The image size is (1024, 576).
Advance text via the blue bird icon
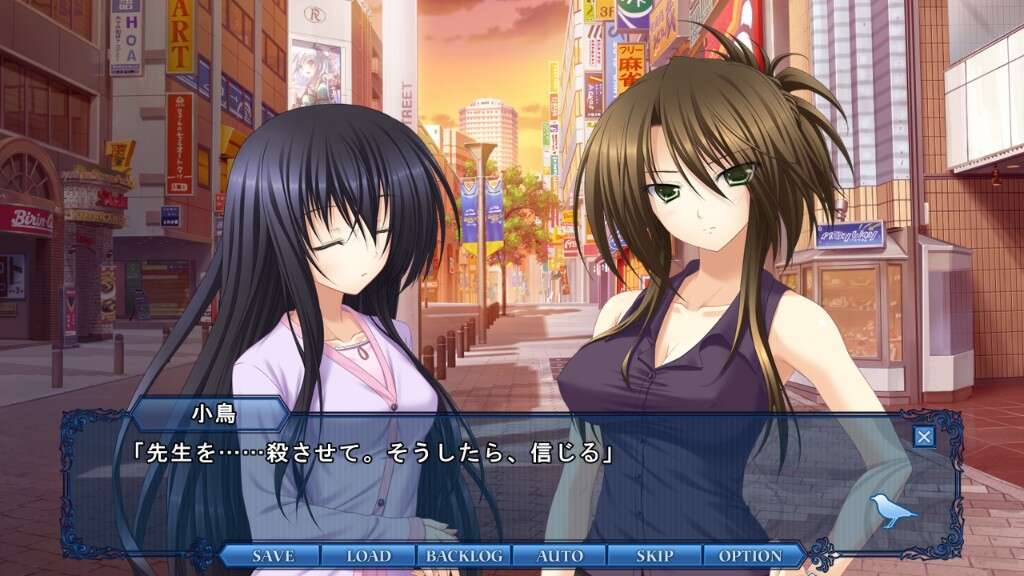coord(893,510)
